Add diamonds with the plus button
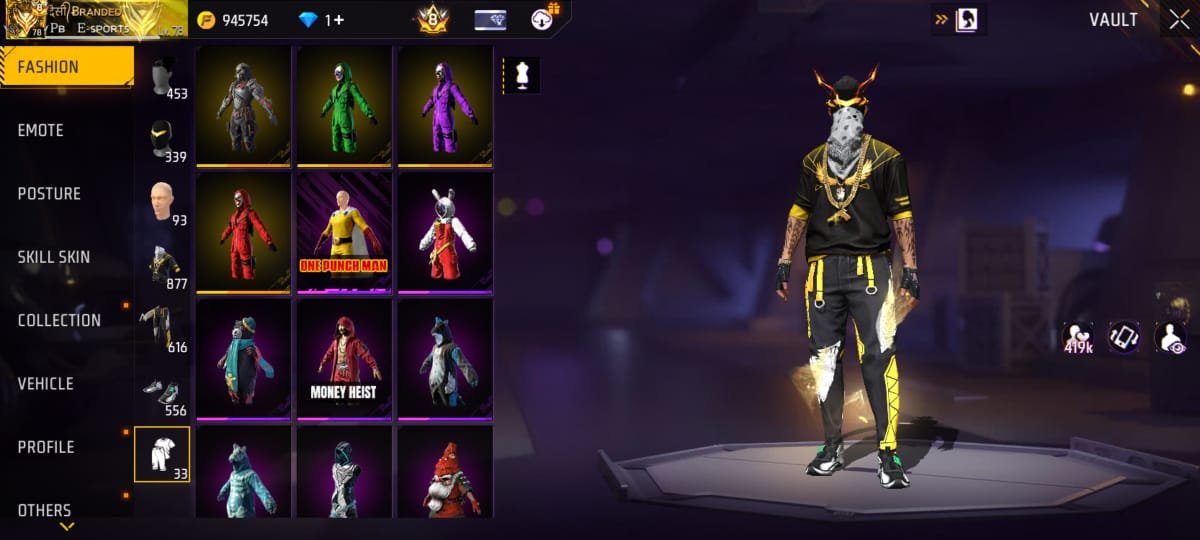This screenshot has width=1200, height=540. point(340,20)
